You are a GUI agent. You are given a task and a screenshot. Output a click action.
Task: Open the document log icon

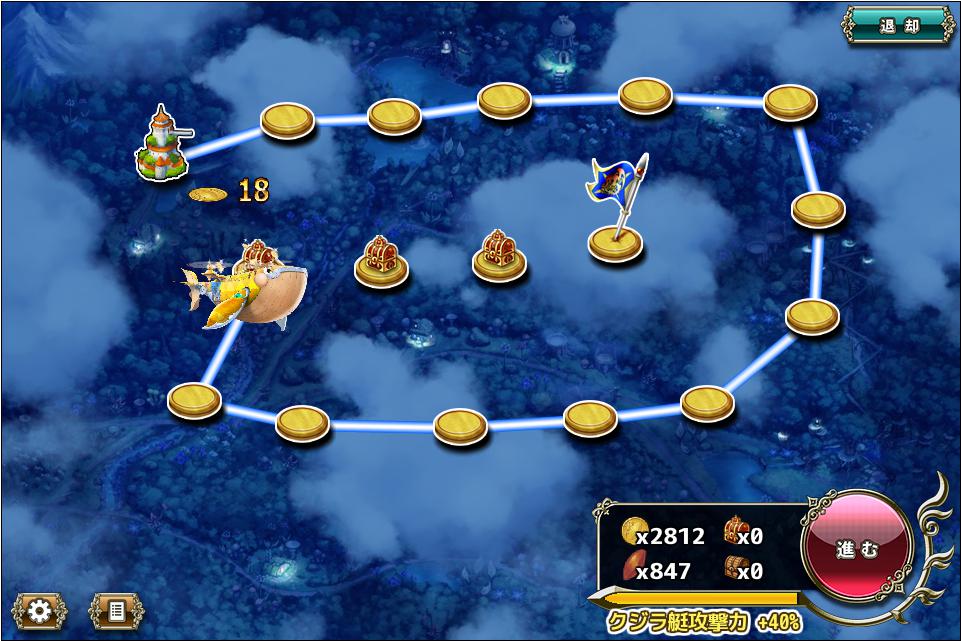pos(116,611)
